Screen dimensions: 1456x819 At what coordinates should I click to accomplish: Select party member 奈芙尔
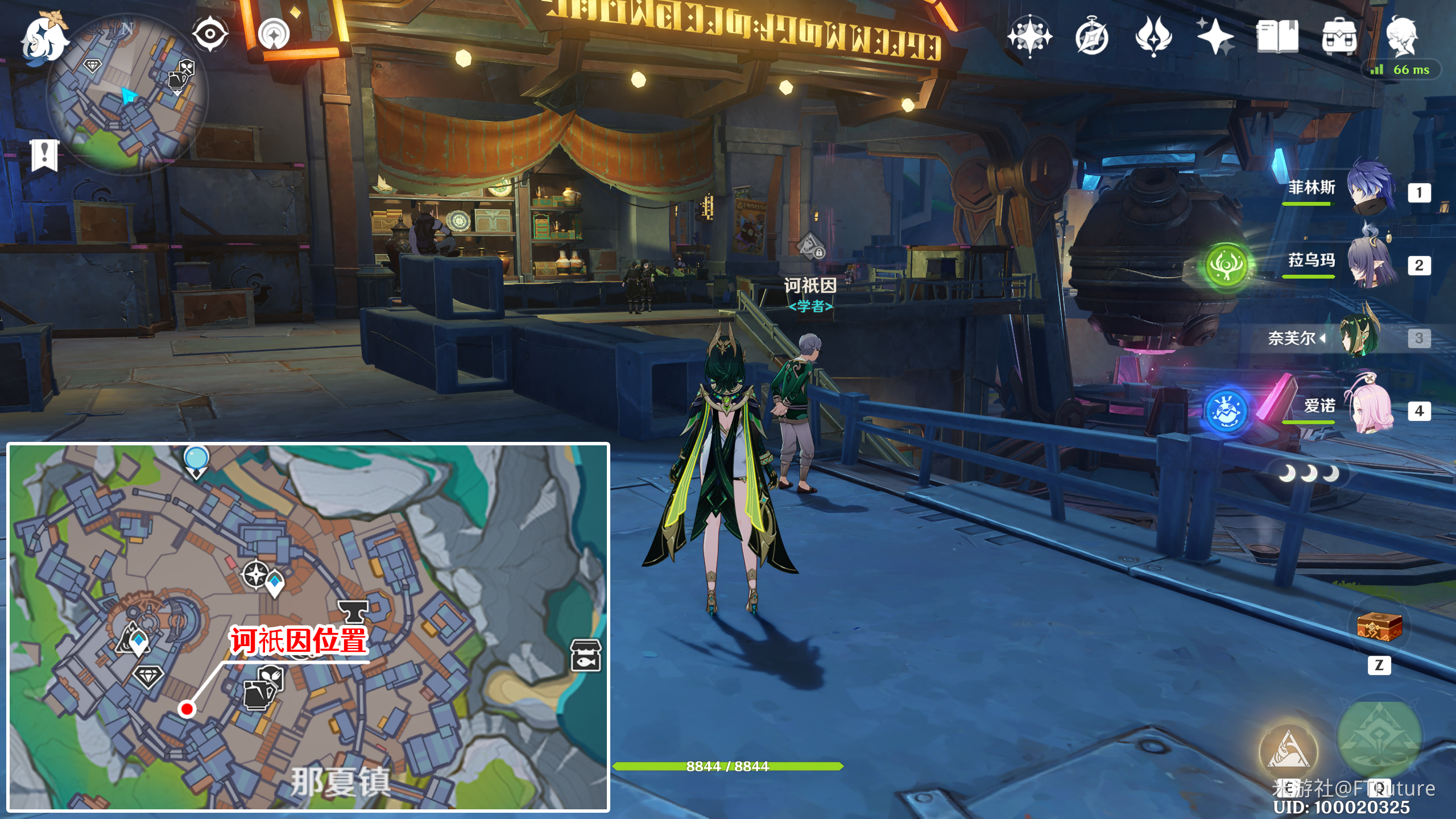(x=1359, y=337)
